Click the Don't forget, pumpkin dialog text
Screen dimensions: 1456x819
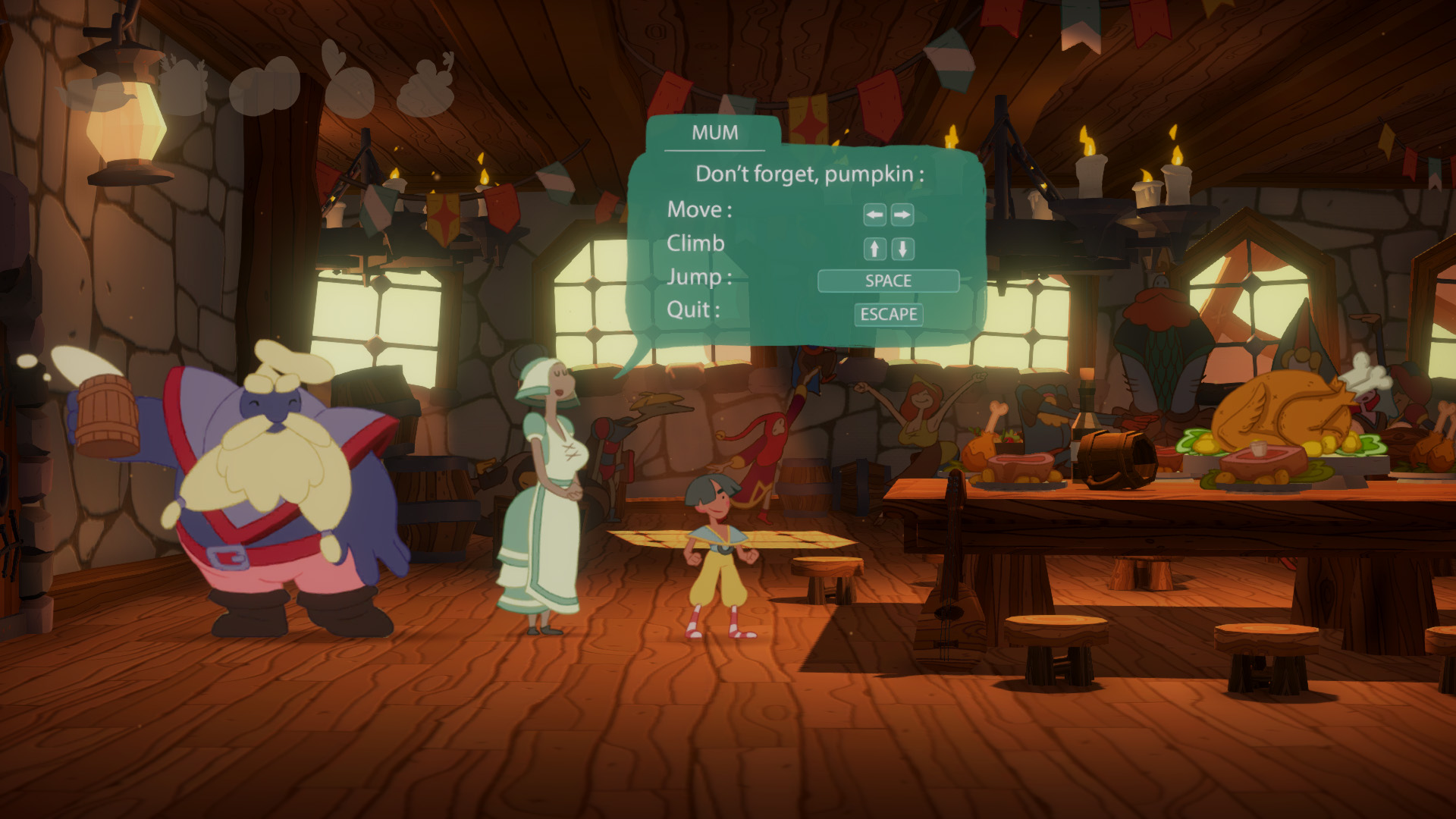[811, 173]
